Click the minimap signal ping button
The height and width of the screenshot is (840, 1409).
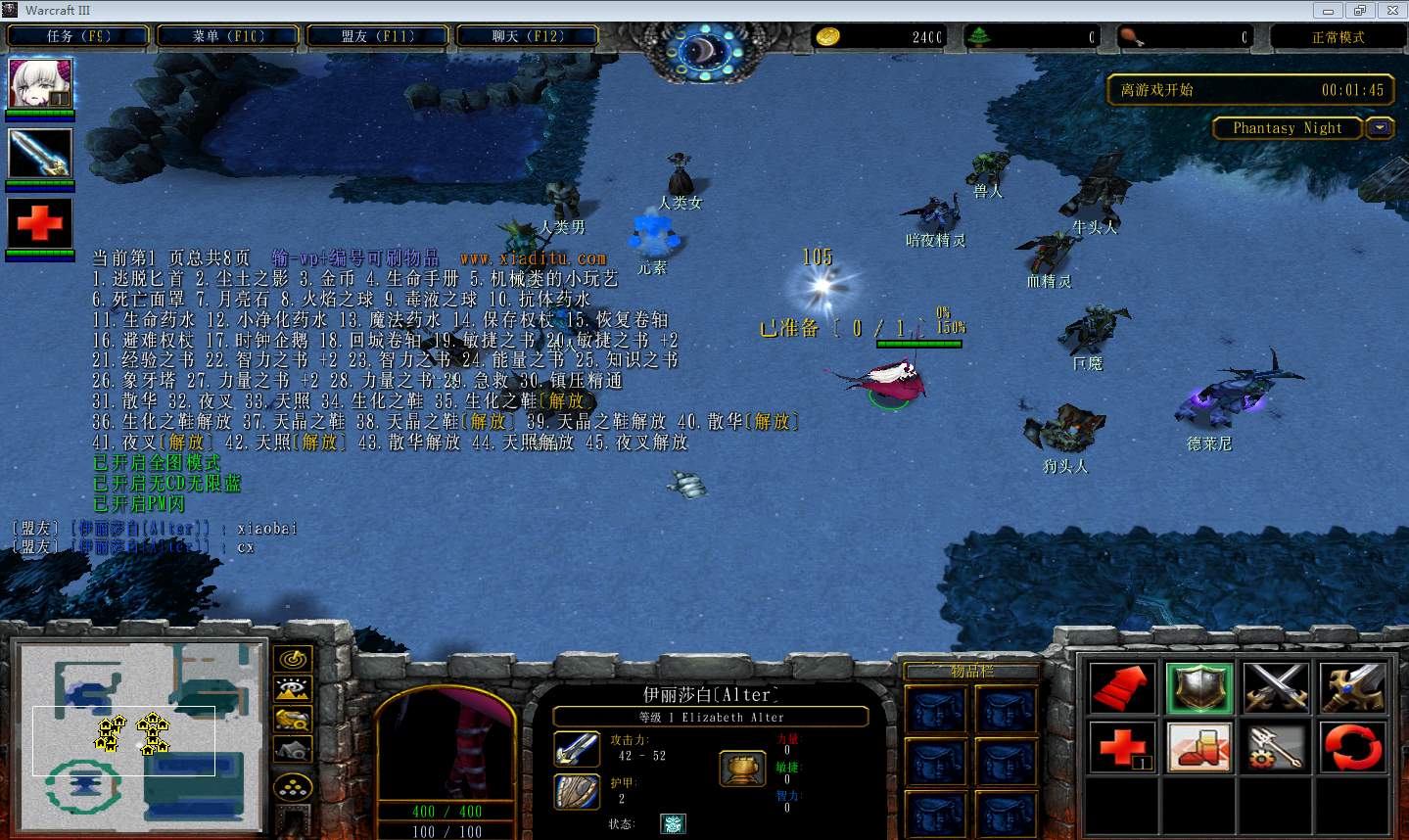[x=292, y=659]
